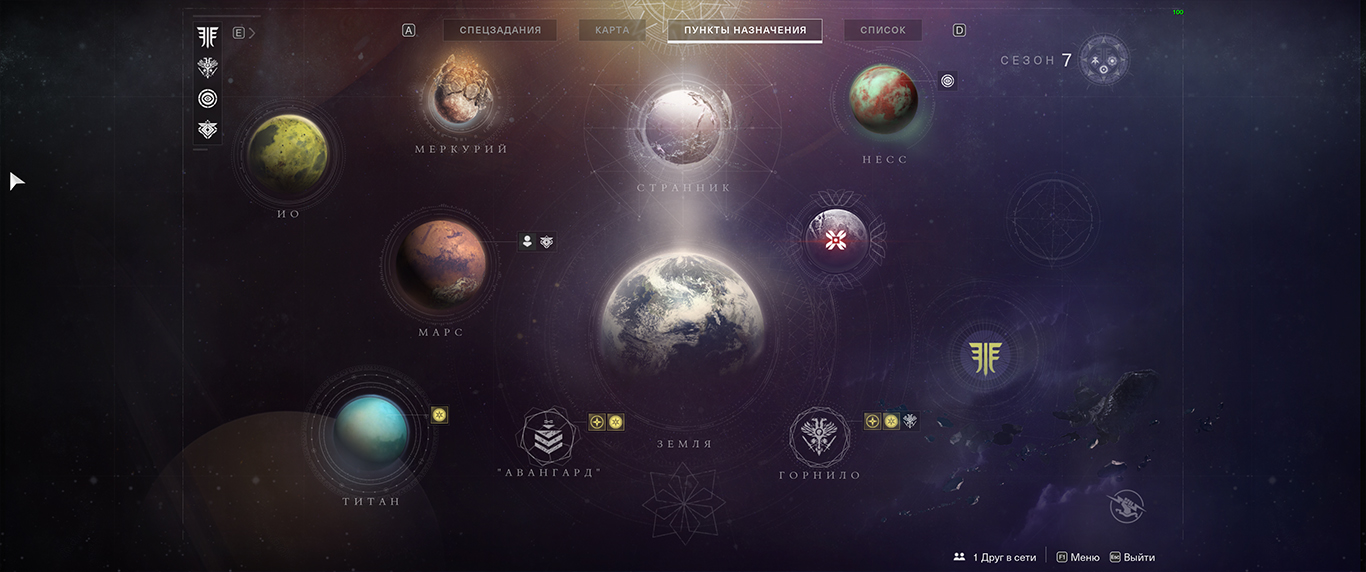Travel to Марс planet
Viewport: 1366px width, 572px height.
tap(441, 263)
